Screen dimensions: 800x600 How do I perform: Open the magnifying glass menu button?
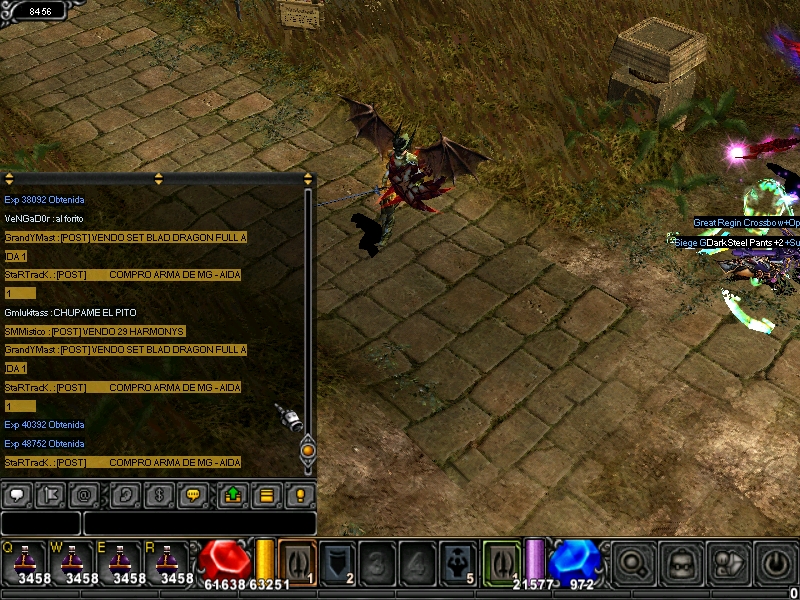tap(631, 562)
